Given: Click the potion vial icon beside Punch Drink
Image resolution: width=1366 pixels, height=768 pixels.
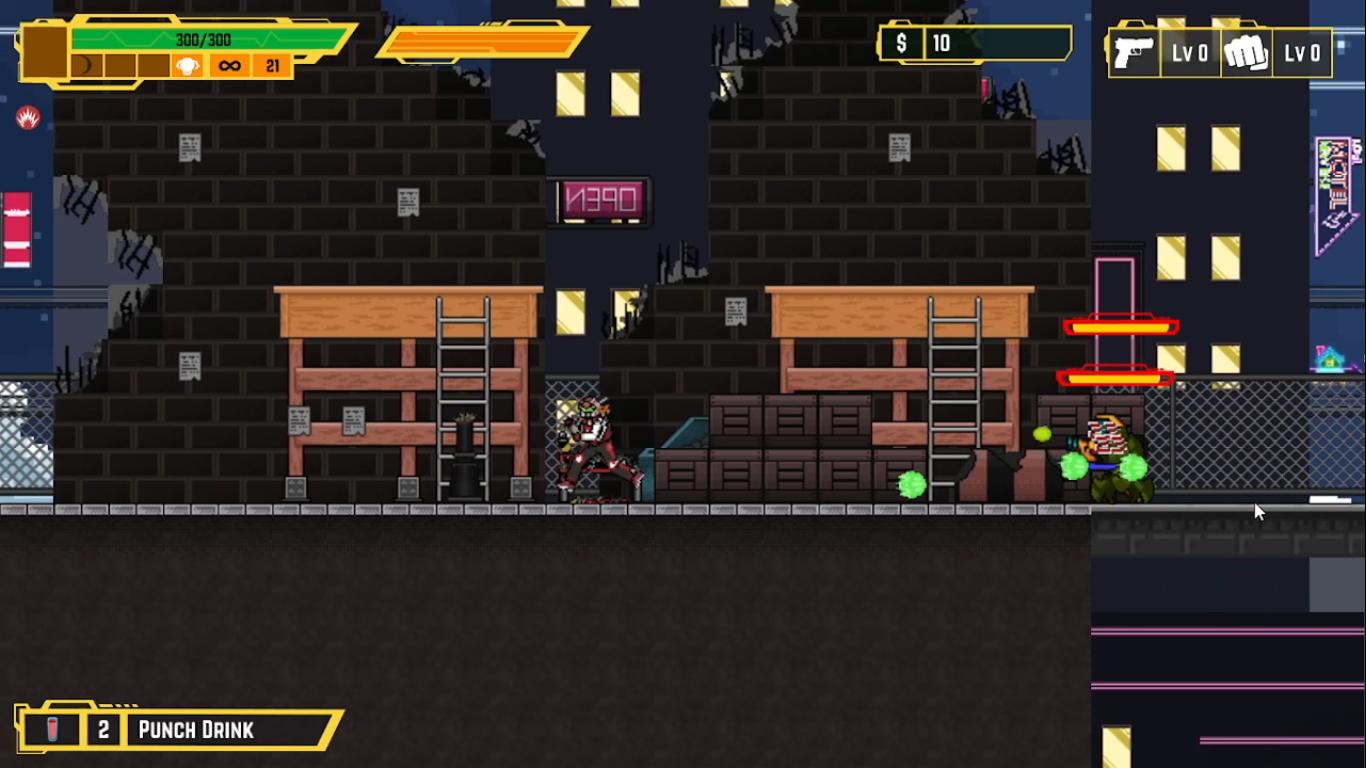Looking at the screenshot, I should click(x=52, y=729).
